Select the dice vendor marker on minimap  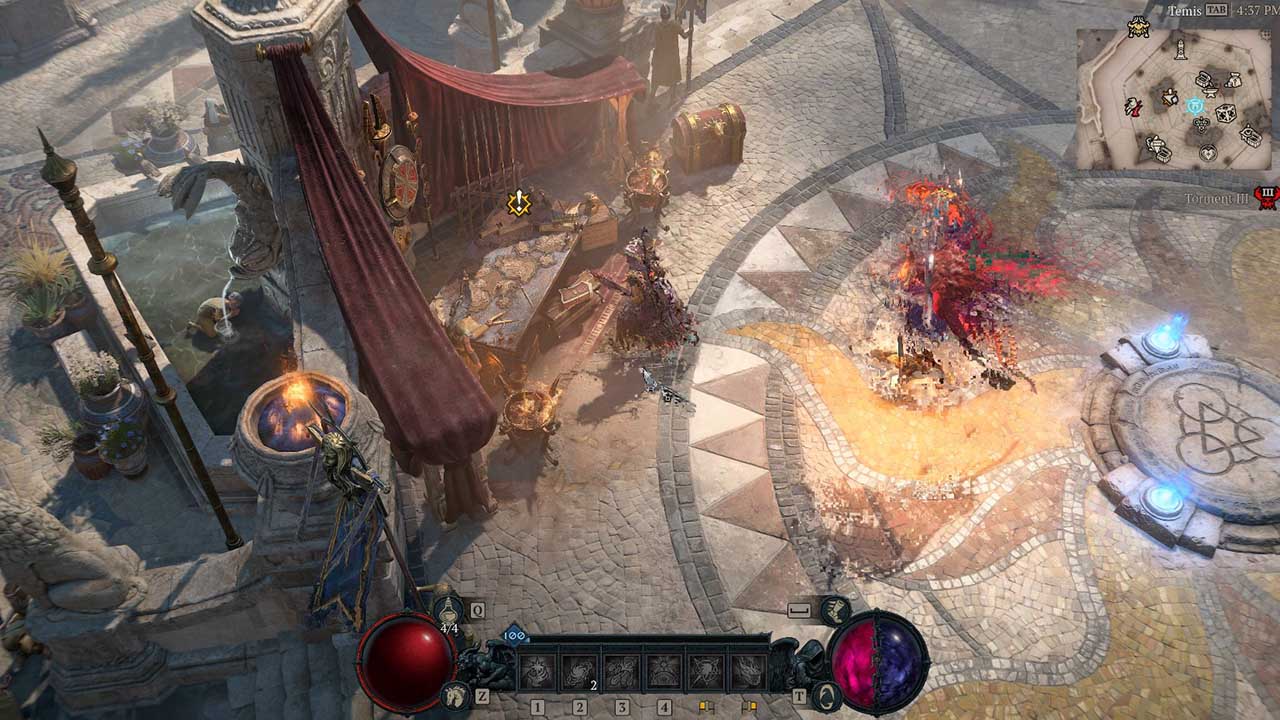pyautogui.click(x=1226, y=113)
